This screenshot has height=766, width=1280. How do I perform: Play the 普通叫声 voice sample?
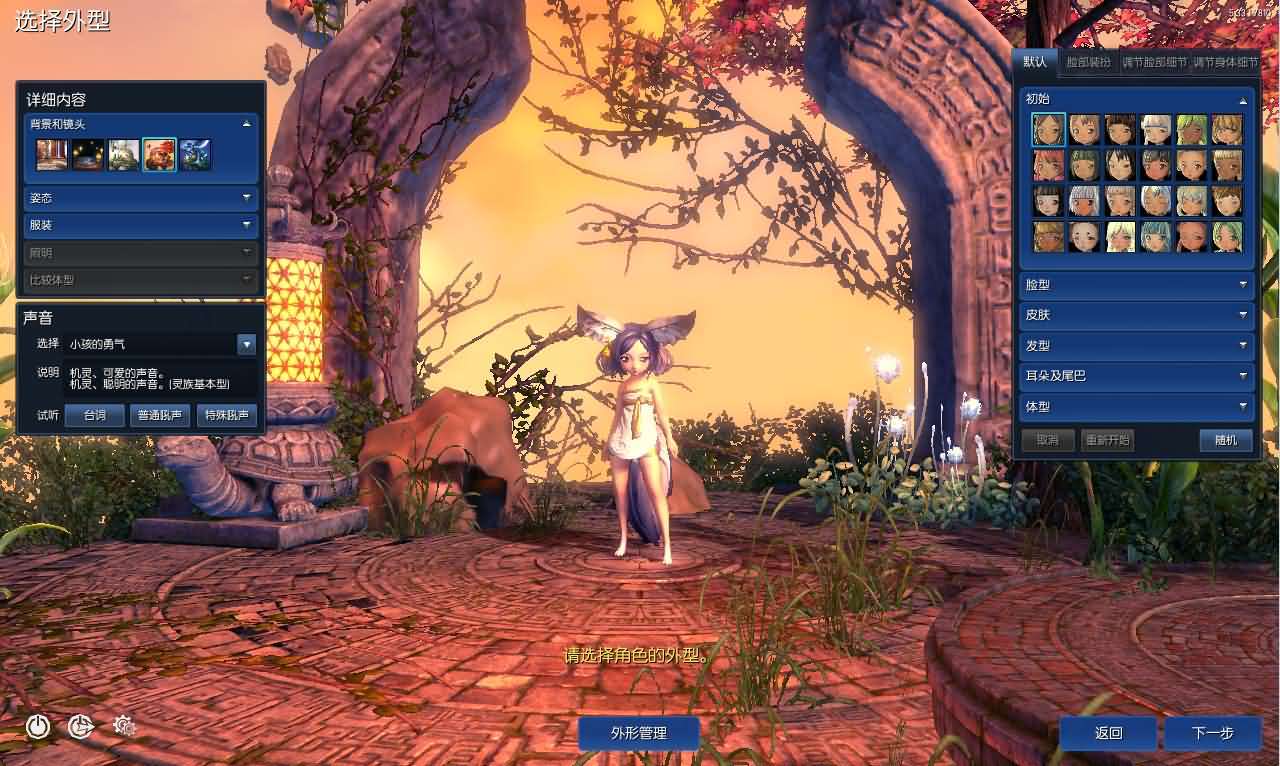pos(159,415)
